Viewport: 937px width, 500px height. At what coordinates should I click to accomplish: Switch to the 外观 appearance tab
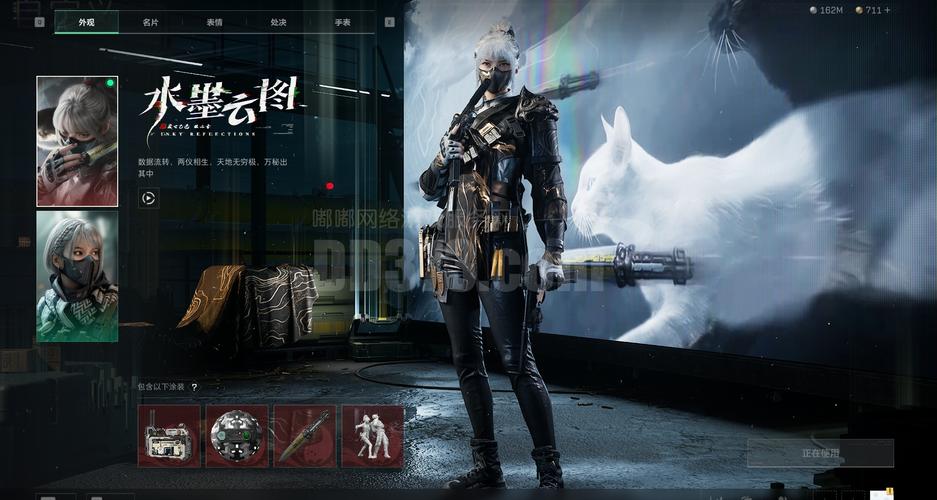pyautogui.click(x=86, y=22)
